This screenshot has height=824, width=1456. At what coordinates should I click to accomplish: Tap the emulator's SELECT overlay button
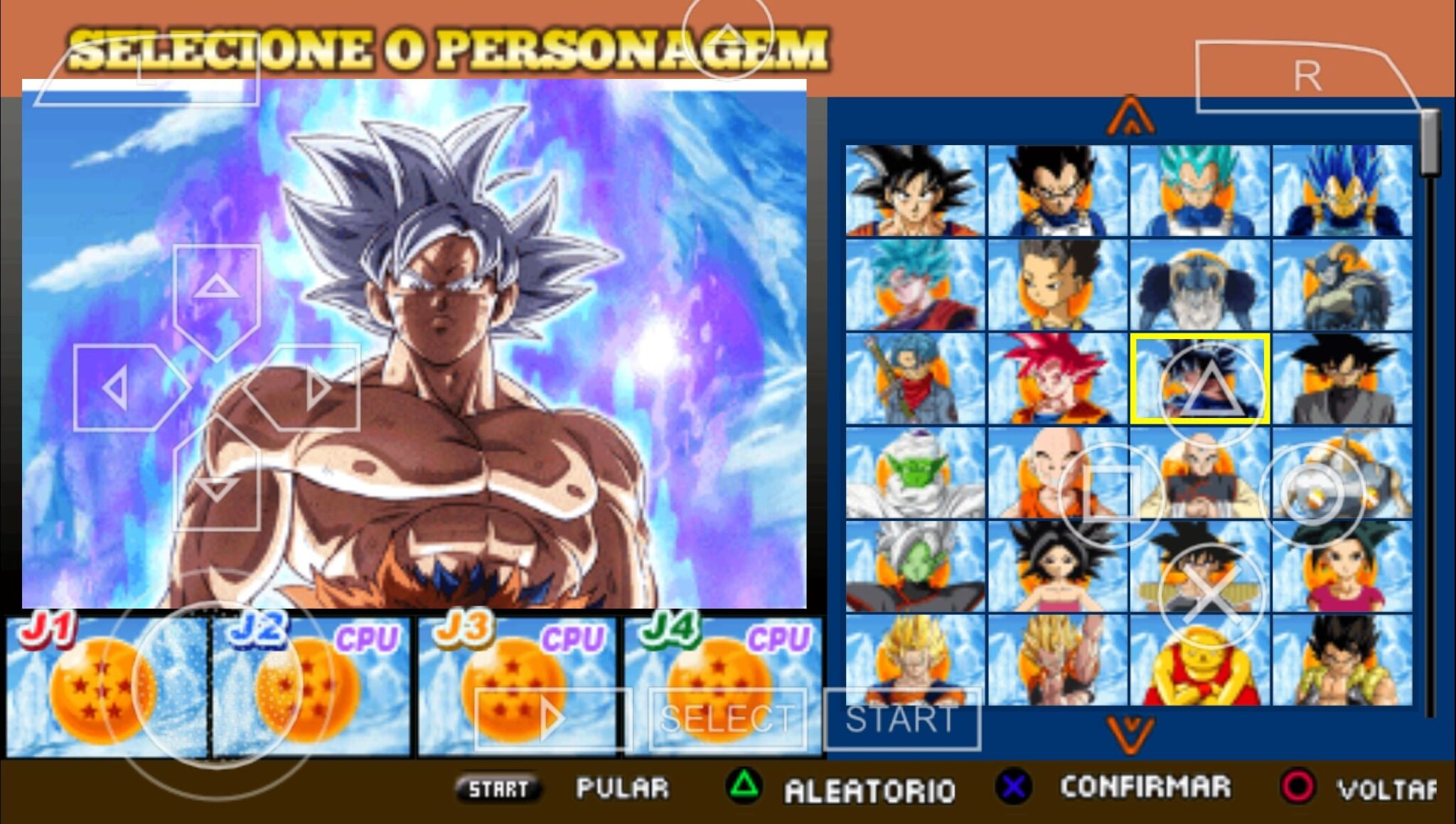coord(727,719)
